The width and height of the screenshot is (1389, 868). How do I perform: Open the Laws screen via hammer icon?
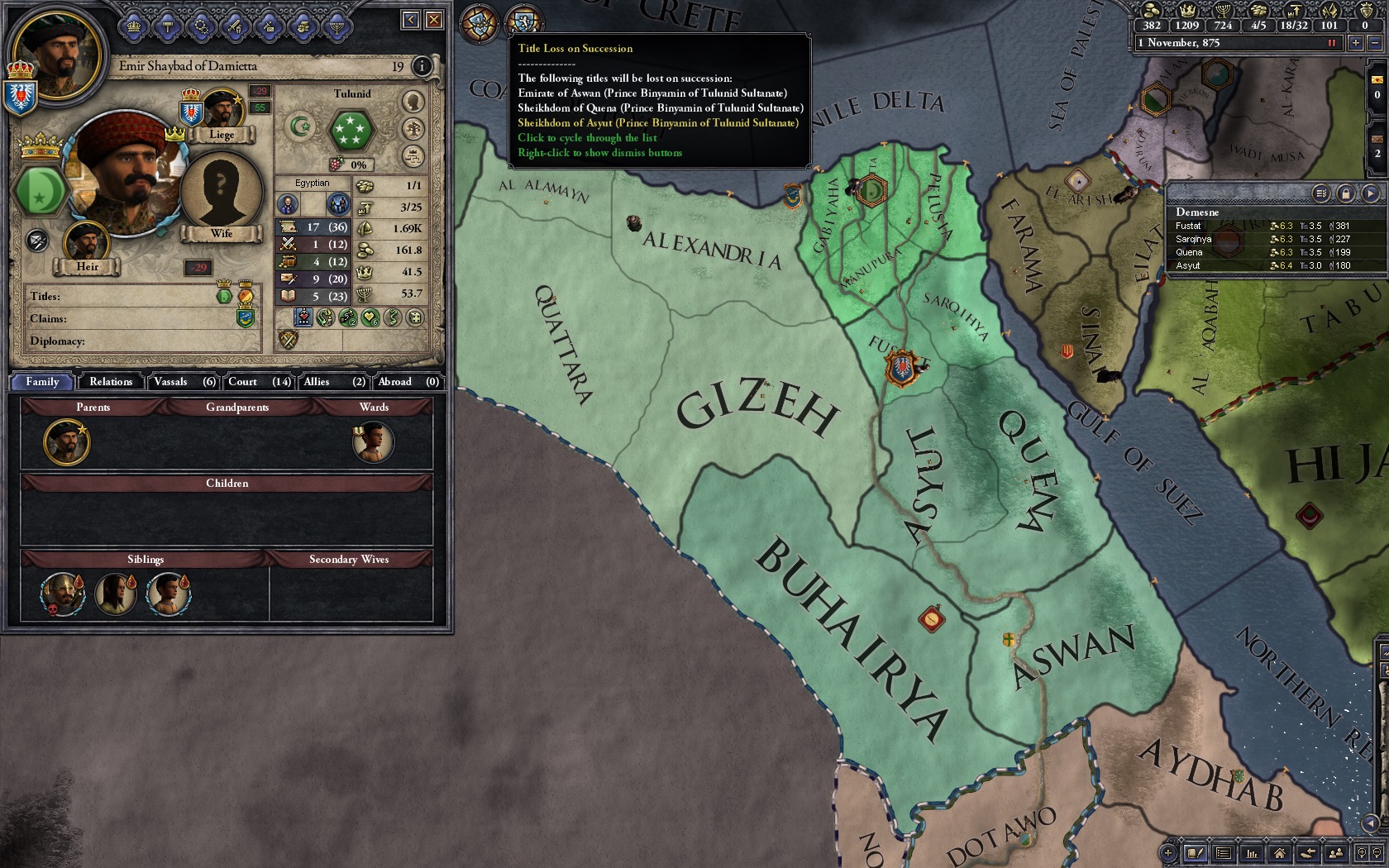point(167,25)
